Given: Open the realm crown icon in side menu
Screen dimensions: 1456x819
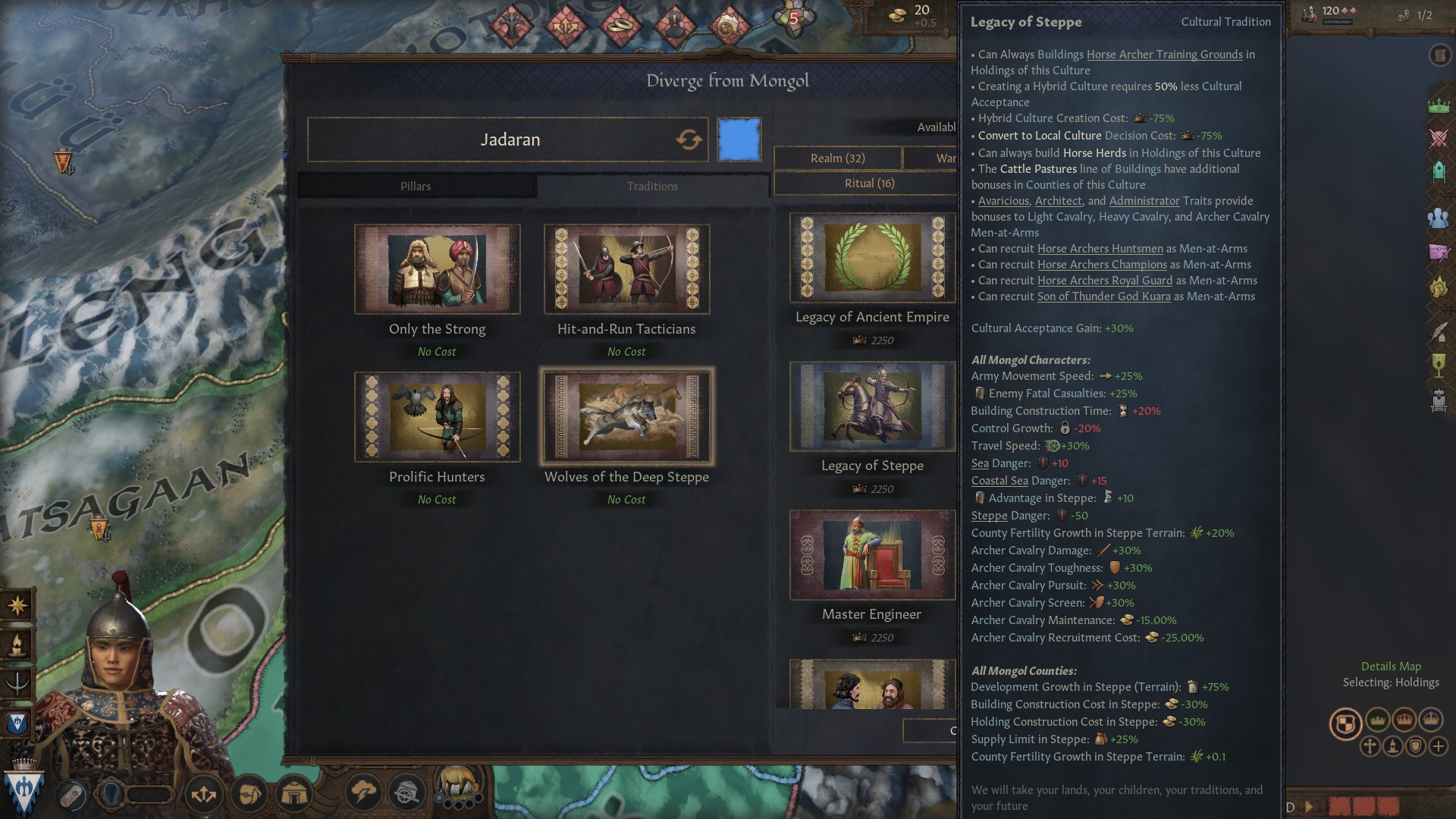Looking at the screenshot, I should click(x=1439, y=105).
